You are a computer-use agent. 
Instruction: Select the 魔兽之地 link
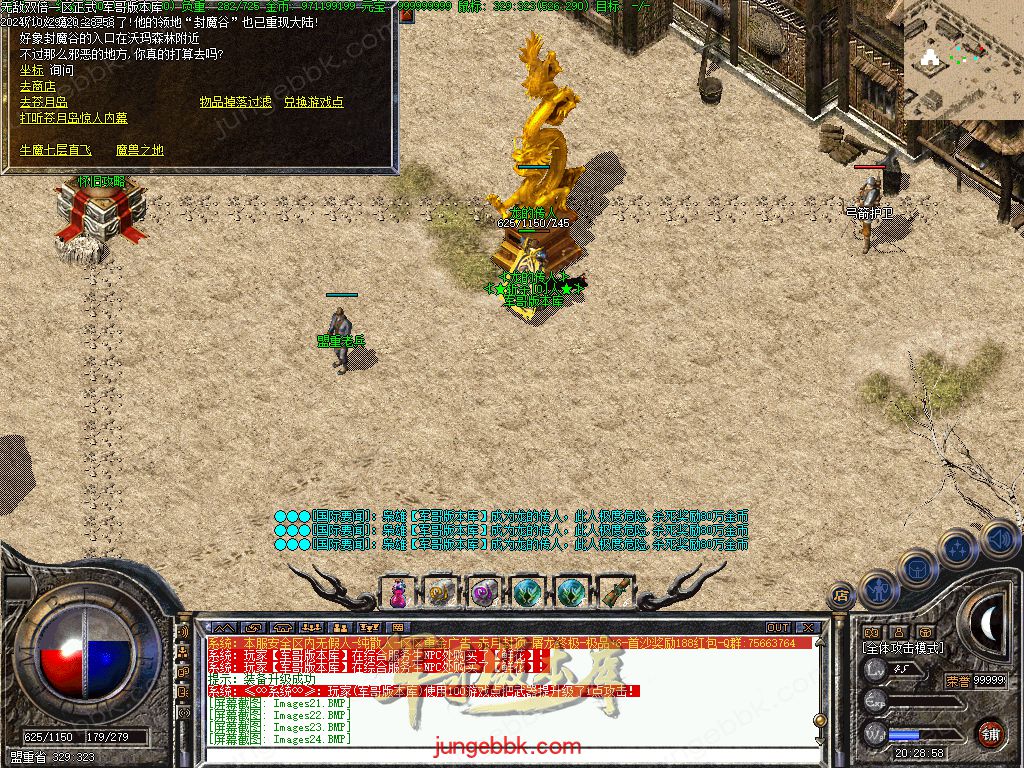[x=139, y=150]
